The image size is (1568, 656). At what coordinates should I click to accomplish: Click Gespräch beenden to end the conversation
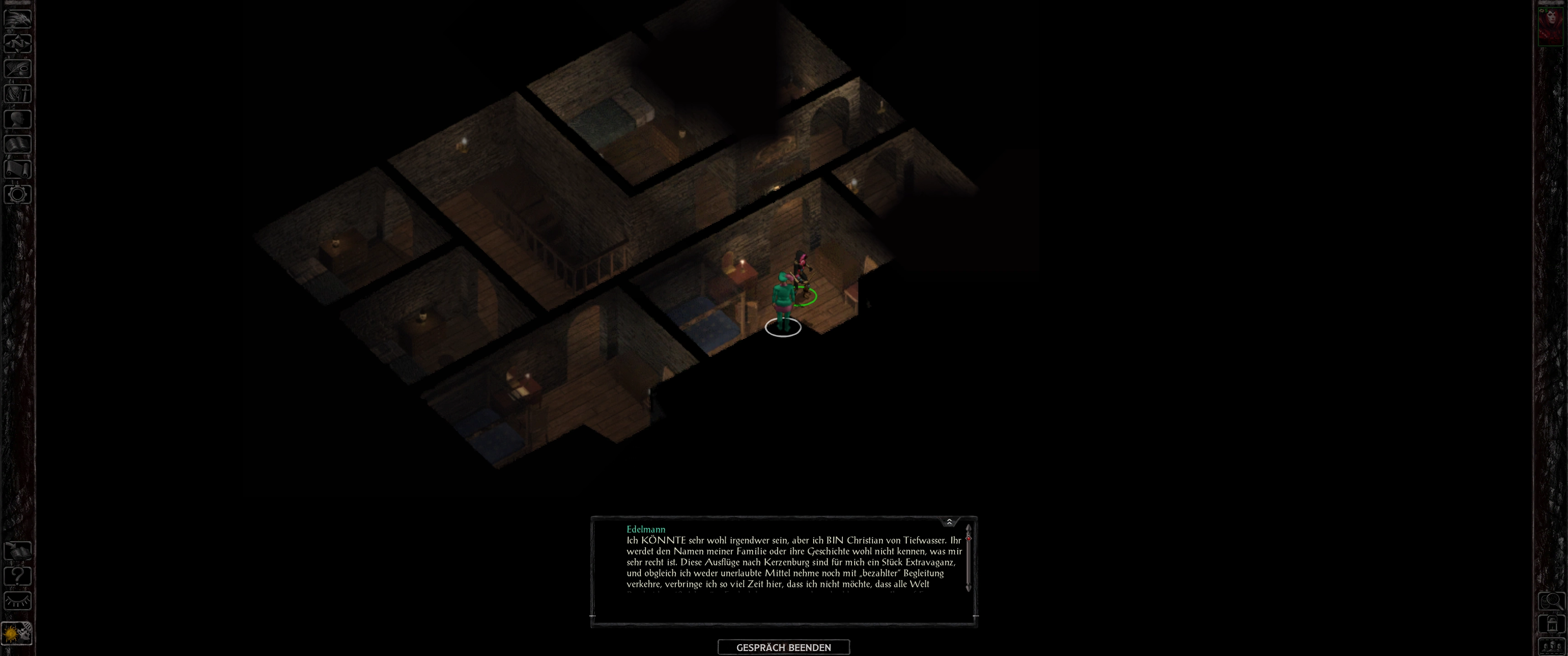(x=784, y=647)
